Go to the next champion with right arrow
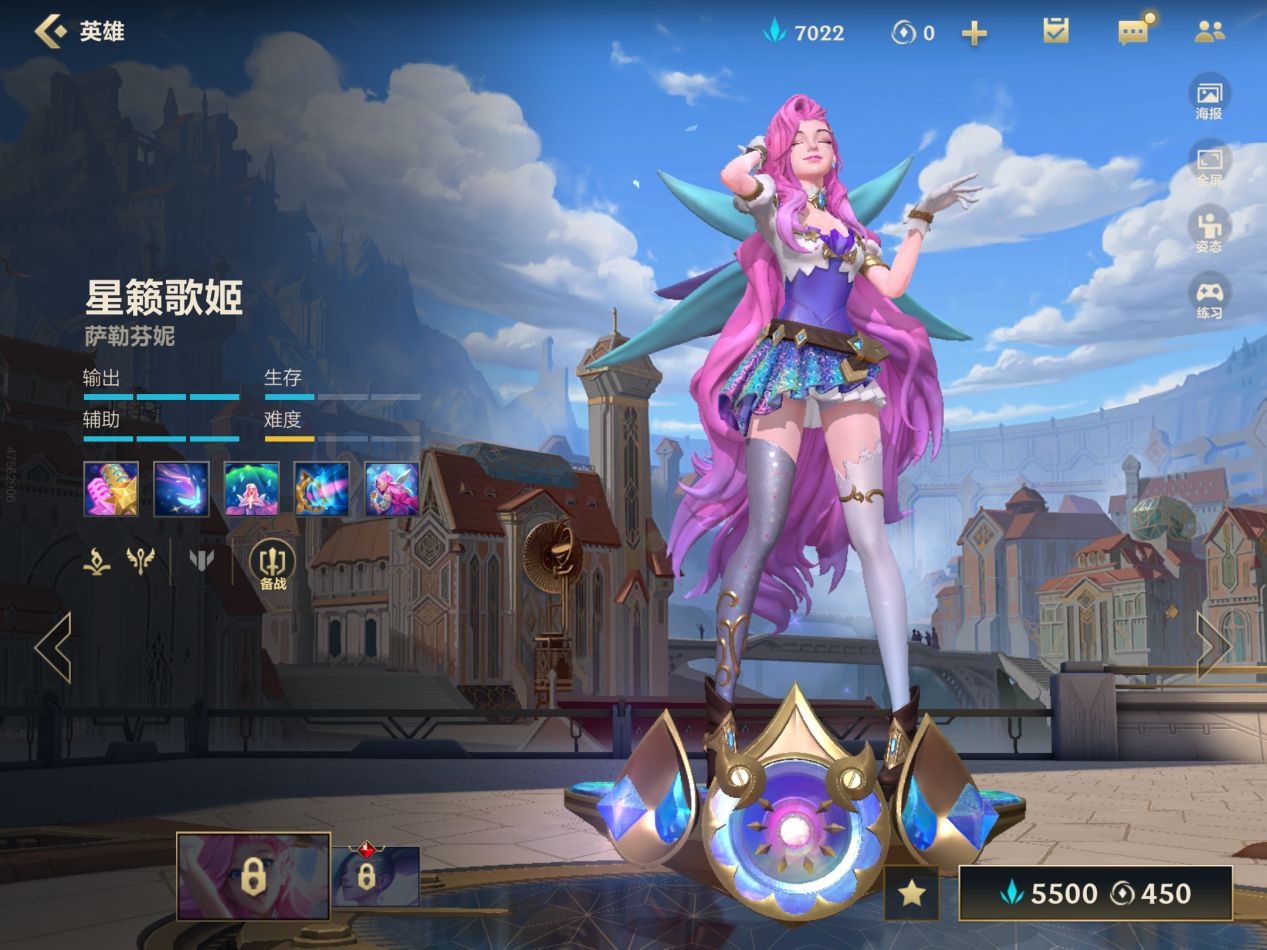Viewport: 1267px width, 950px height. (1213, 647)
